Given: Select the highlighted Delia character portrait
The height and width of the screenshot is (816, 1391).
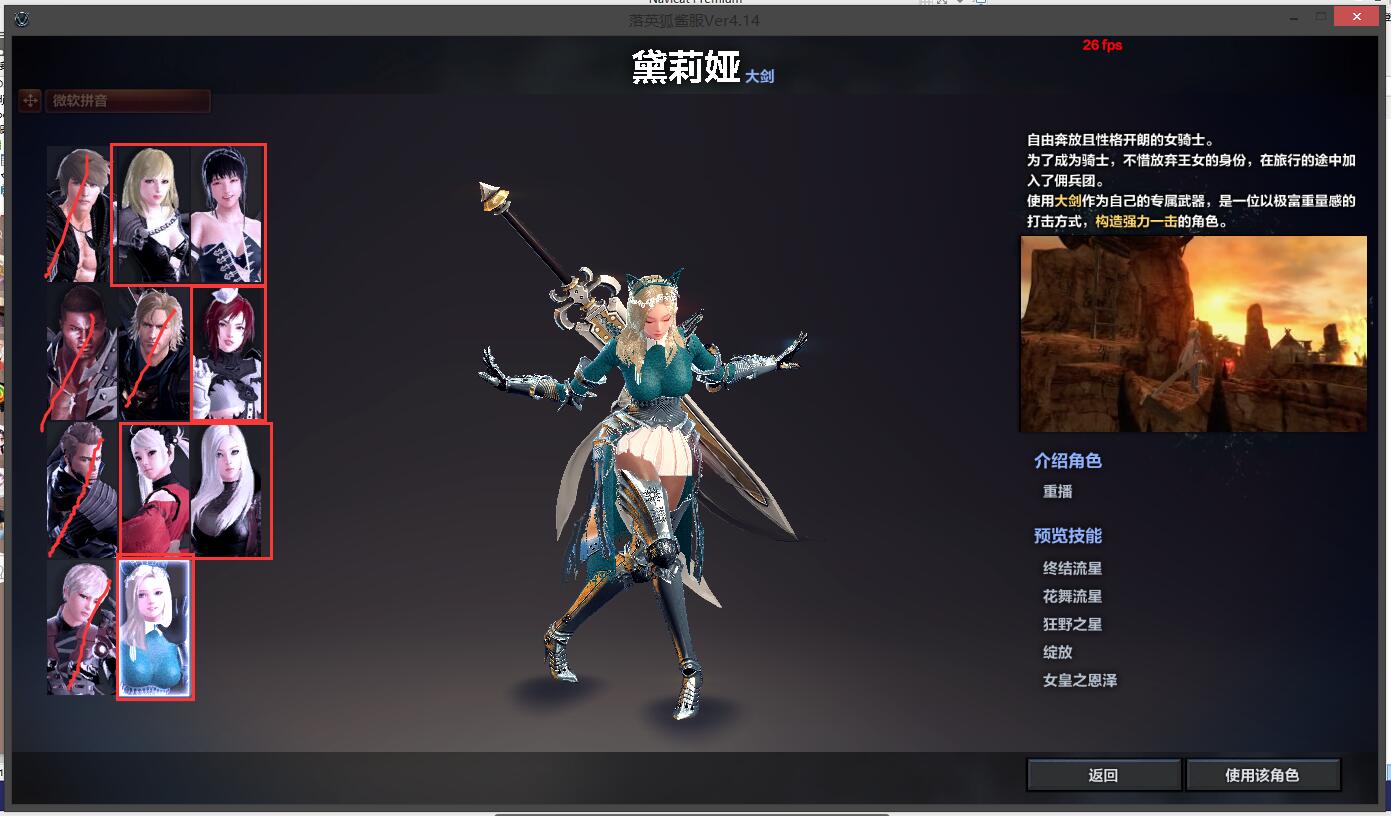Looking at the screenshot, I should tap(155, 628).
